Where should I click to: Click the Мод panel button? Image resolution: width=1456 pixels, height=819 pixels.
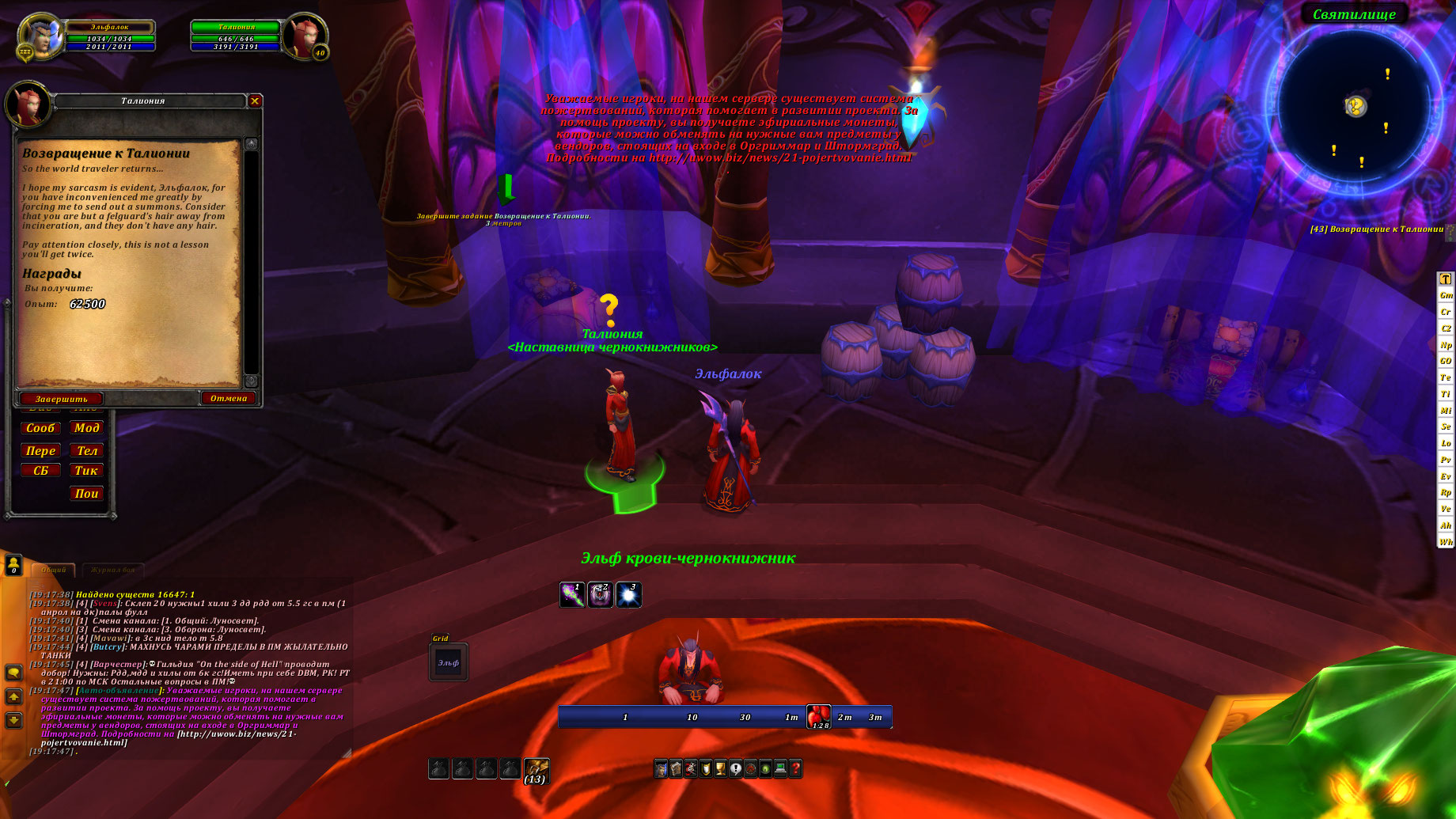pyautogui.click(x=86, y=428)
